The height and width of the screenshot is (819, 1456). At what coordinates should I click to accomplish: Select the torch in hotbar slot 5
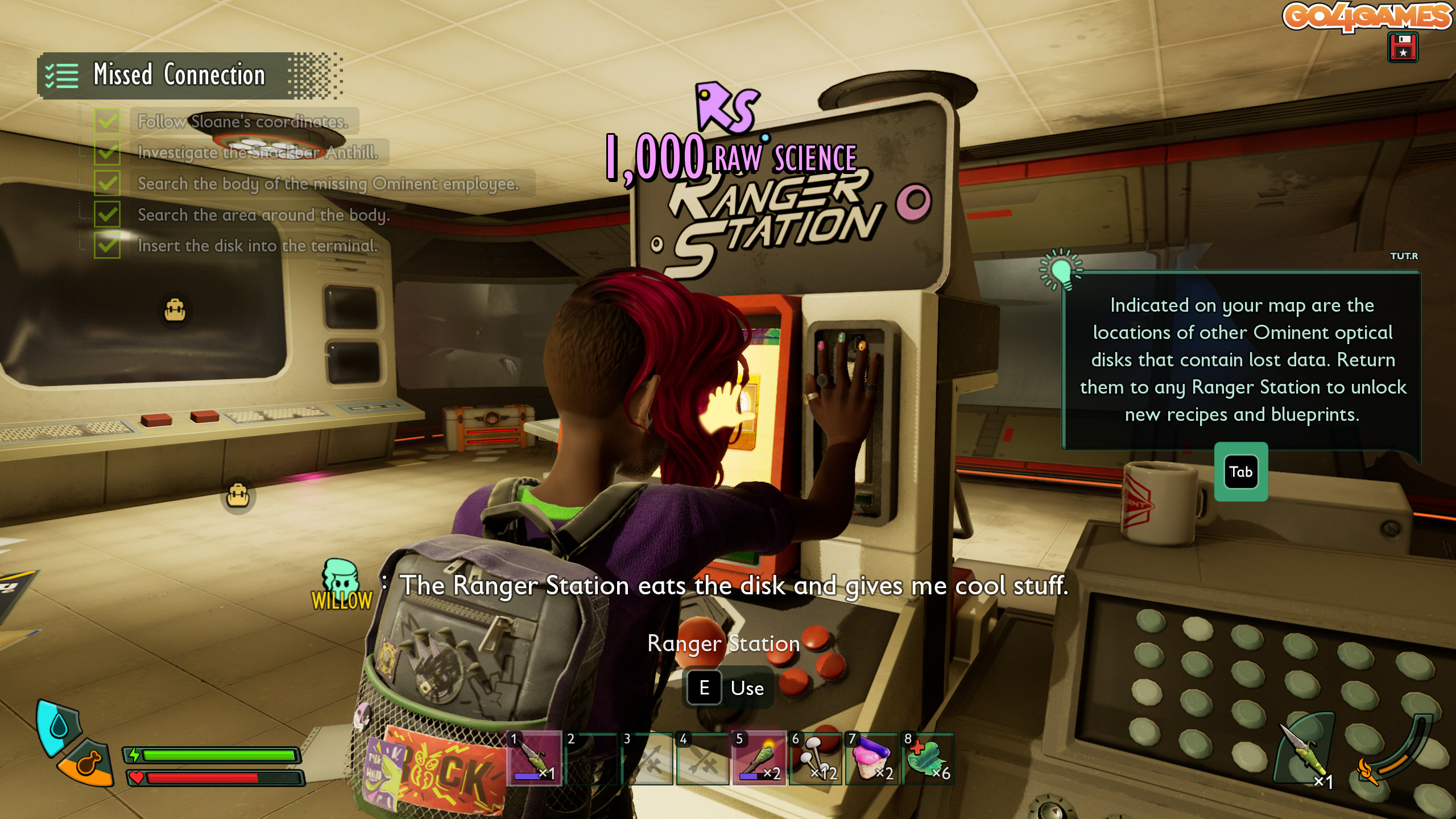pyautogui.click(x=759, y=758)
